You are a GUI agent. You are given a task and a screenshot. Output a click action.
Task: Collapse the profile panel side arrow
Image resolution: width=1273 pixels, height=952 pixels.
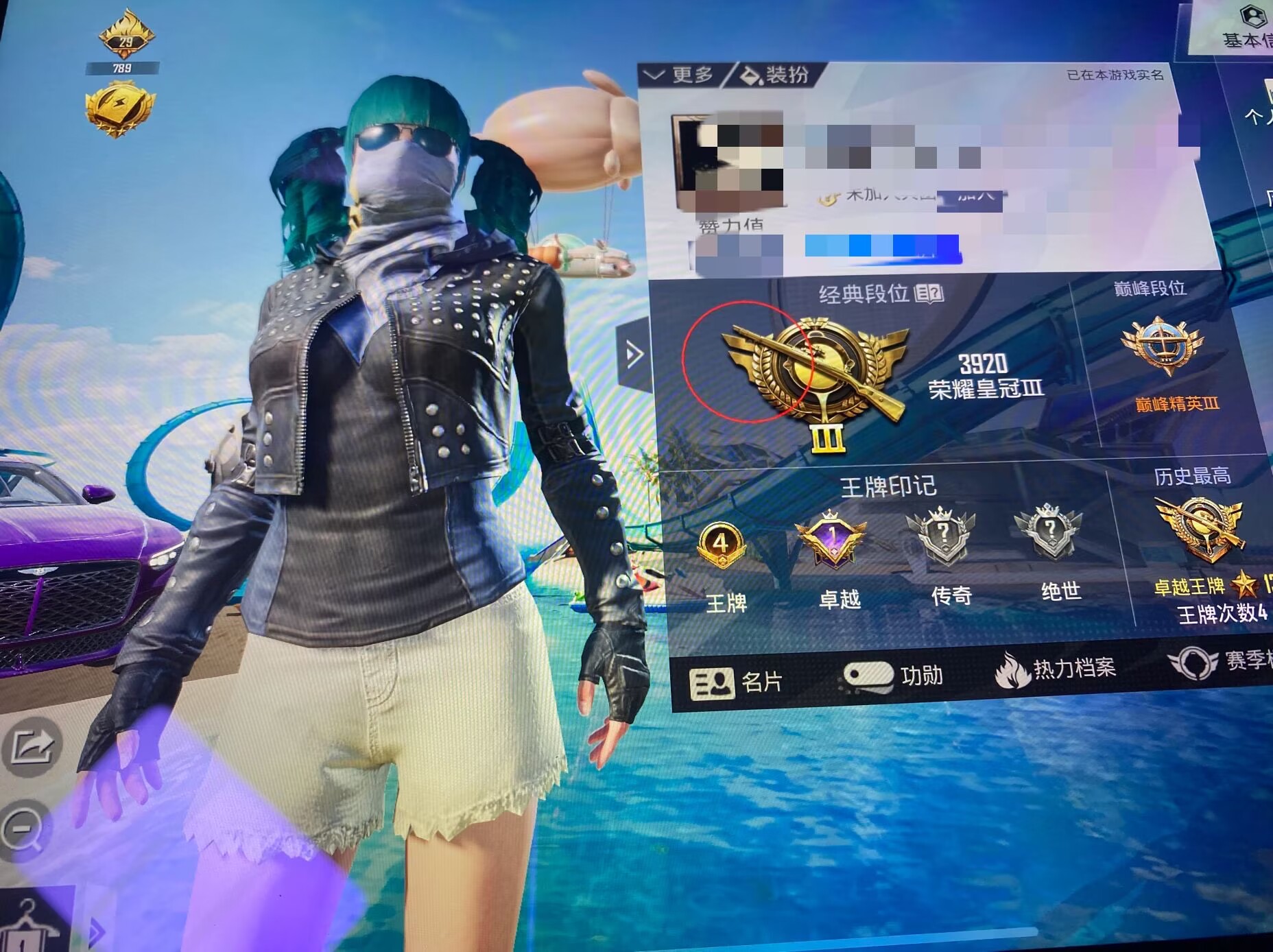coord(633,354)
